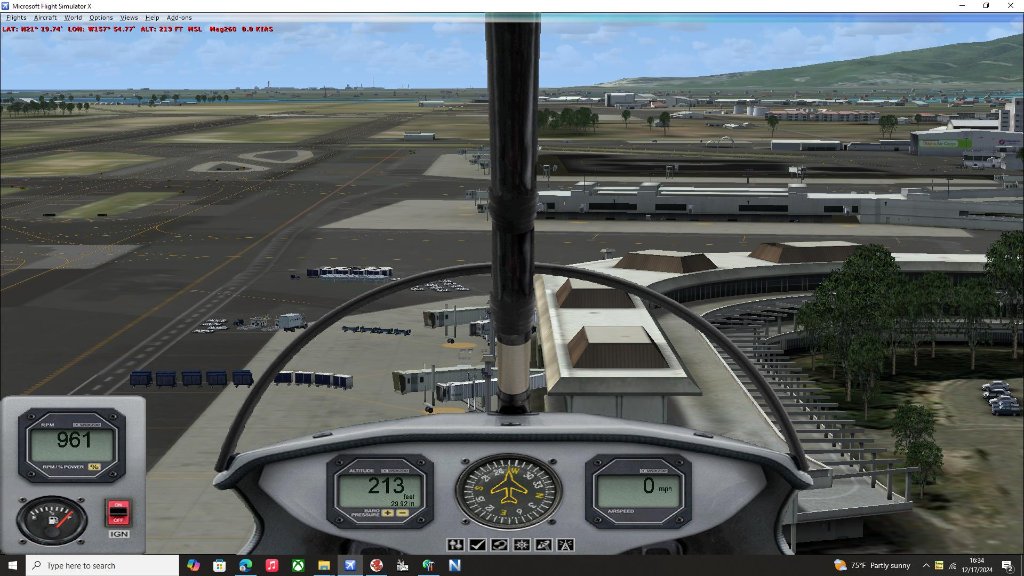Increase baro pressure with the plus button

pyautogui.click(x=387, y=513)
